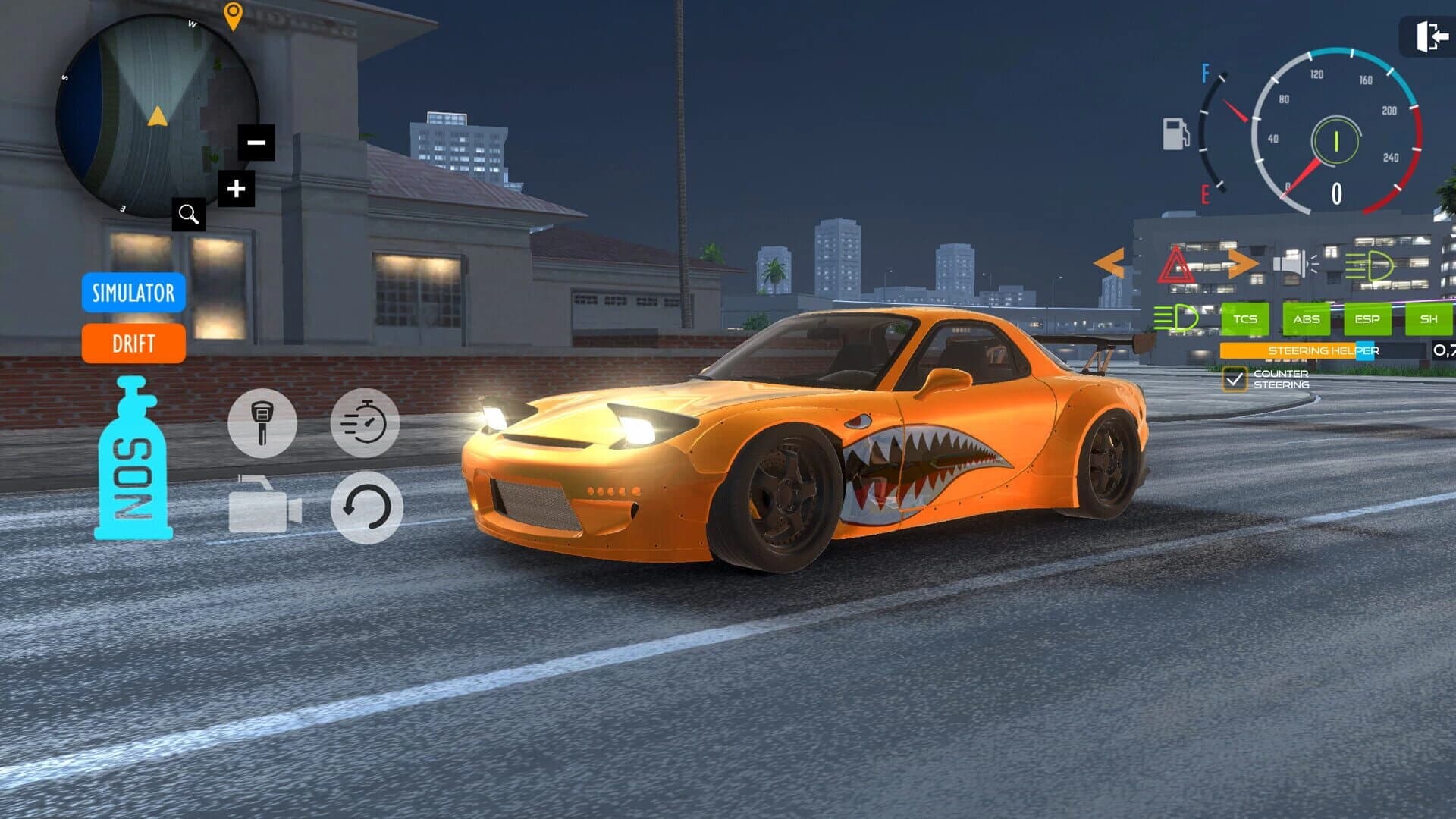Viewport: 1456px width, 819px height.
Task: Open the stopwatch timer icon
Action: pyautogui.click(x=365, y=423)
